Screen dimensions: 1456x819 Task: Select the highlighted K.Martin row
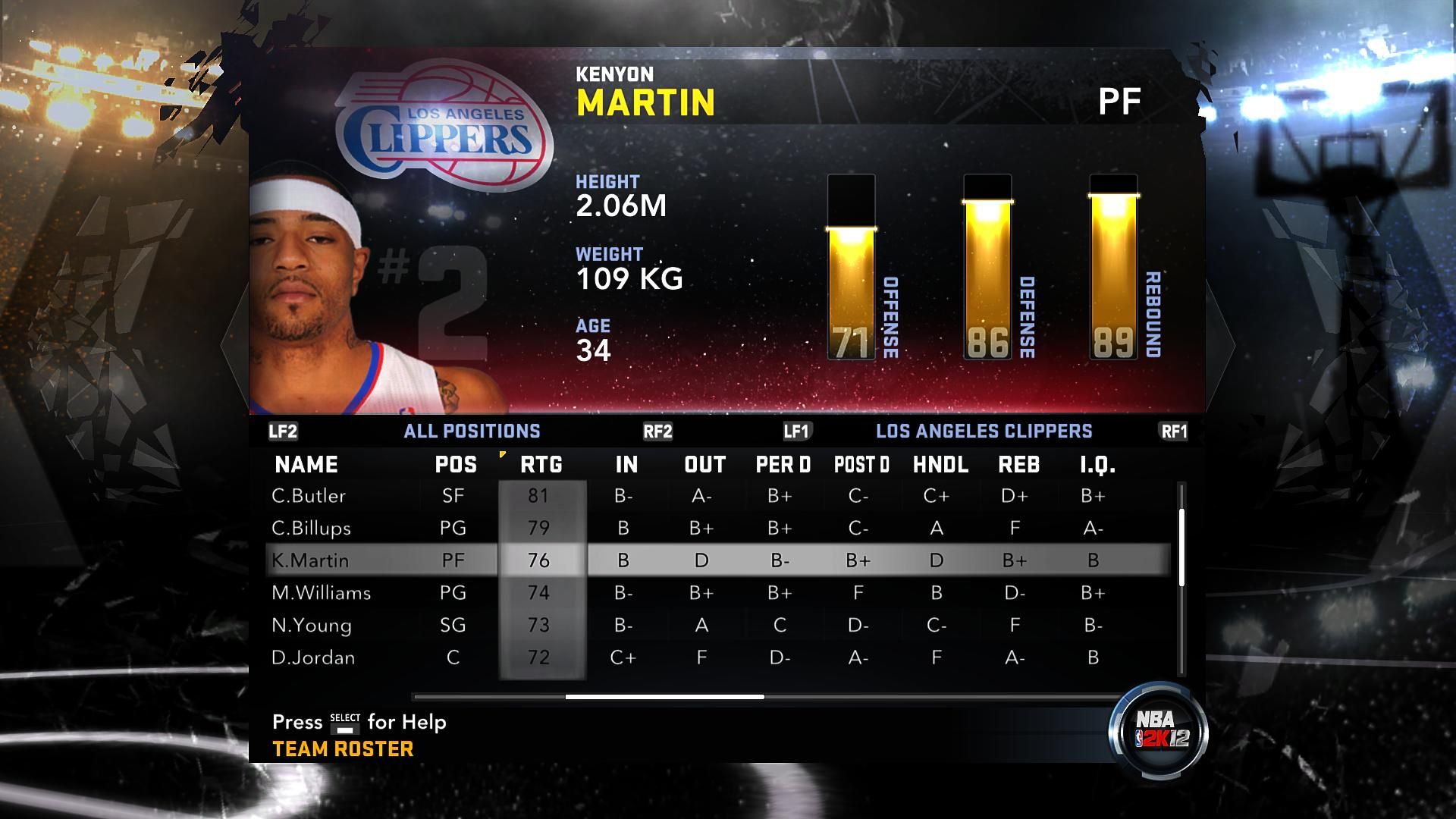(x=310, y=560)
